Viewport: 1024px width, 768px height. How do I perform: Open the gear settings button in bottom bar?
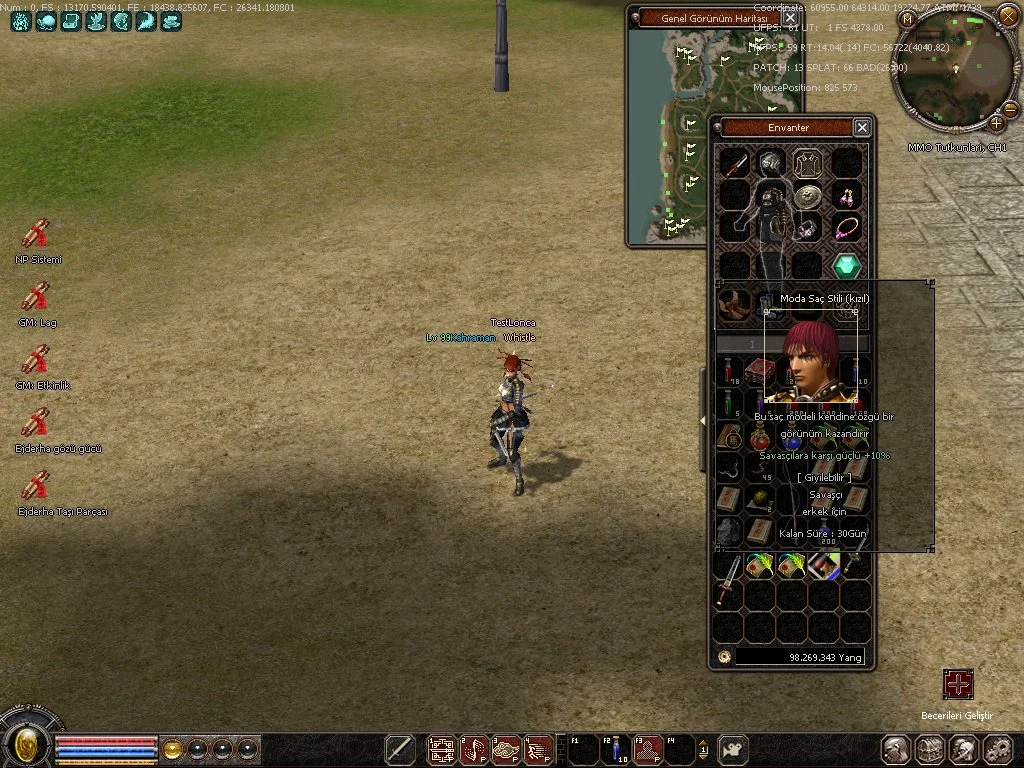(997, 749)
